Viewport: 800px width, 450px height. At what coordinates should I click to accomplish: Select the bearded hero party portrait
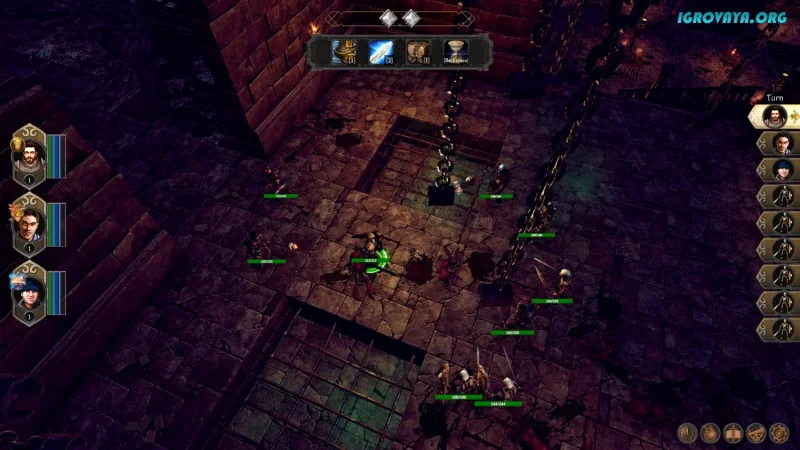(29, 155)
